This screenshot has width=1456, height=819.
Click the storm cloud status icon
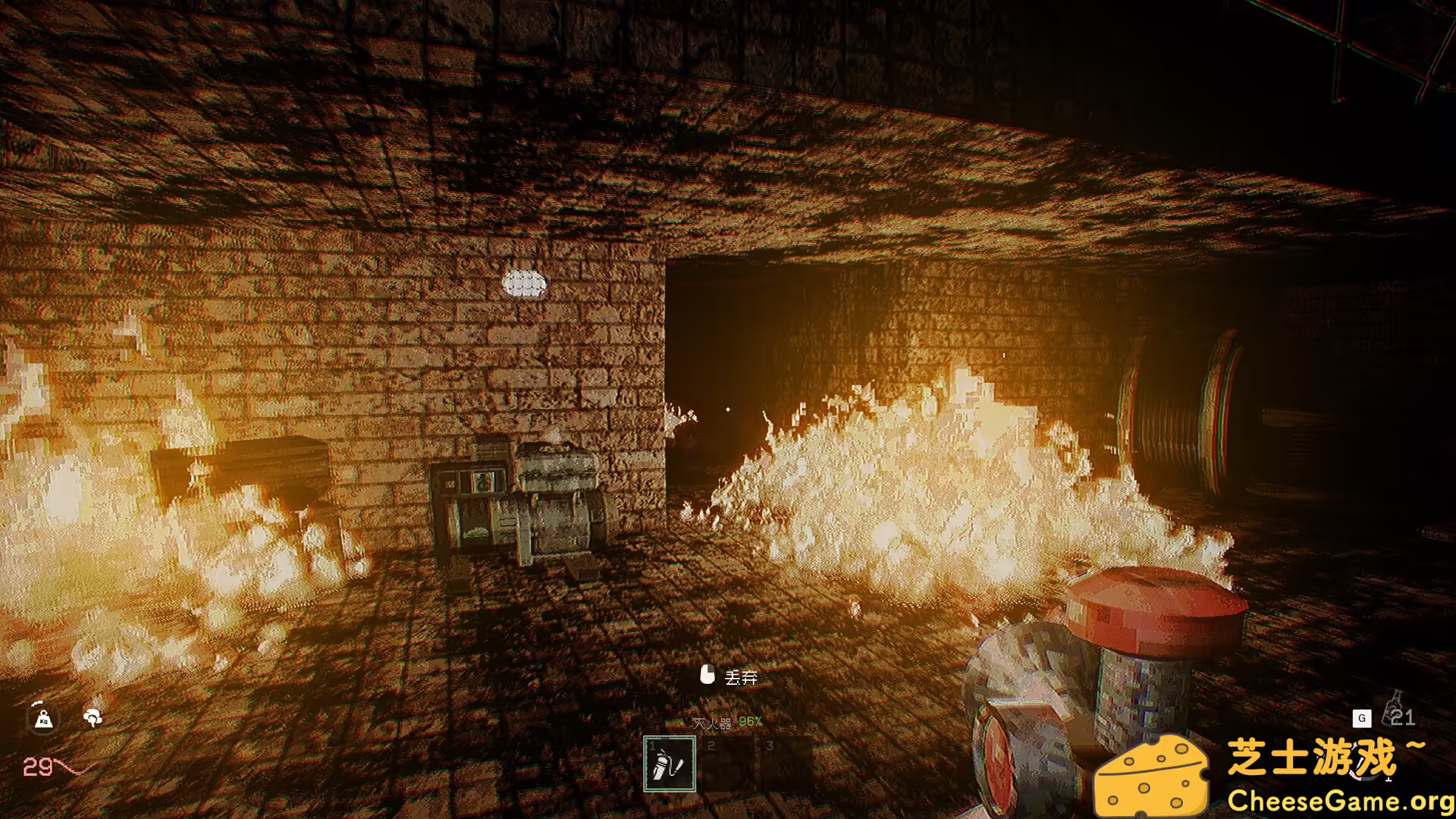coord(93,717)
